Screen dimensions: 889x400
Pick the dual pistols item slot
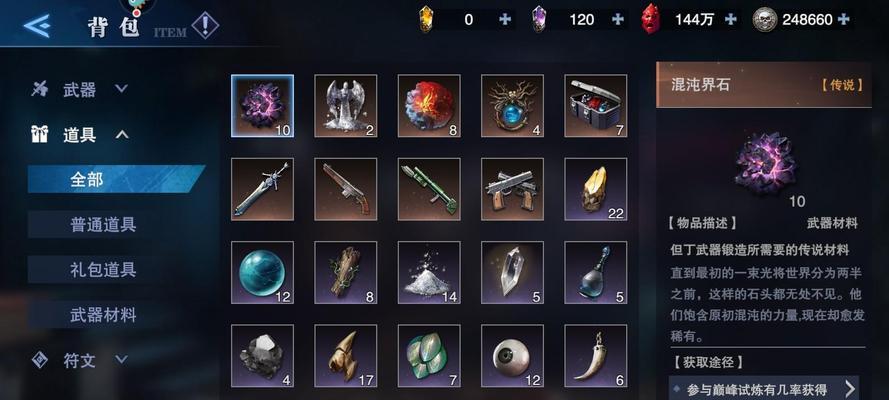(x=512, y=189)
